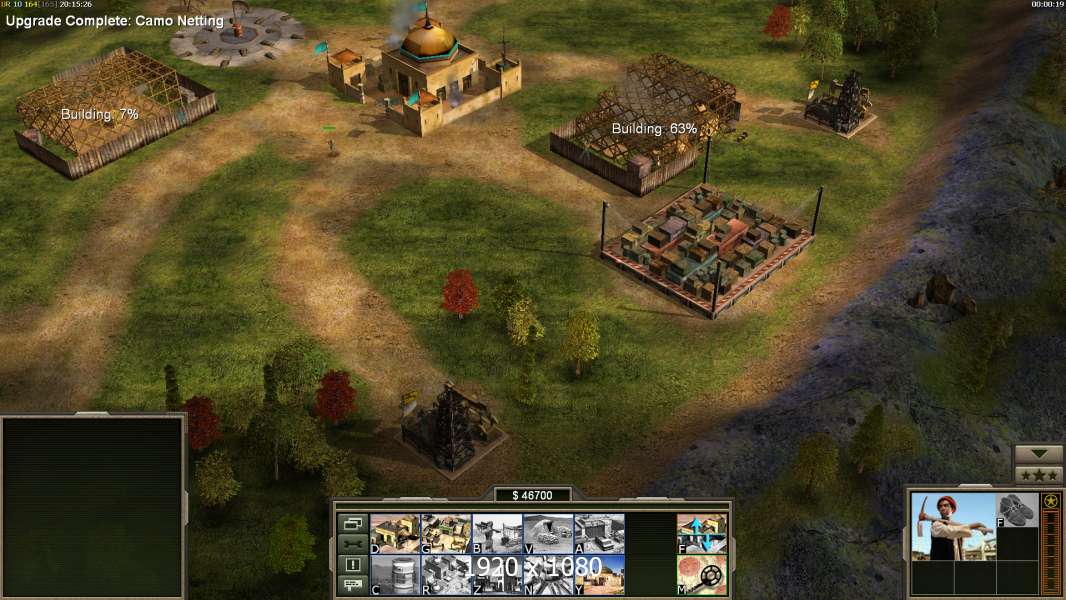Select the build icon labeled D
Screen dimensions: 1066x600
(395, 533)
